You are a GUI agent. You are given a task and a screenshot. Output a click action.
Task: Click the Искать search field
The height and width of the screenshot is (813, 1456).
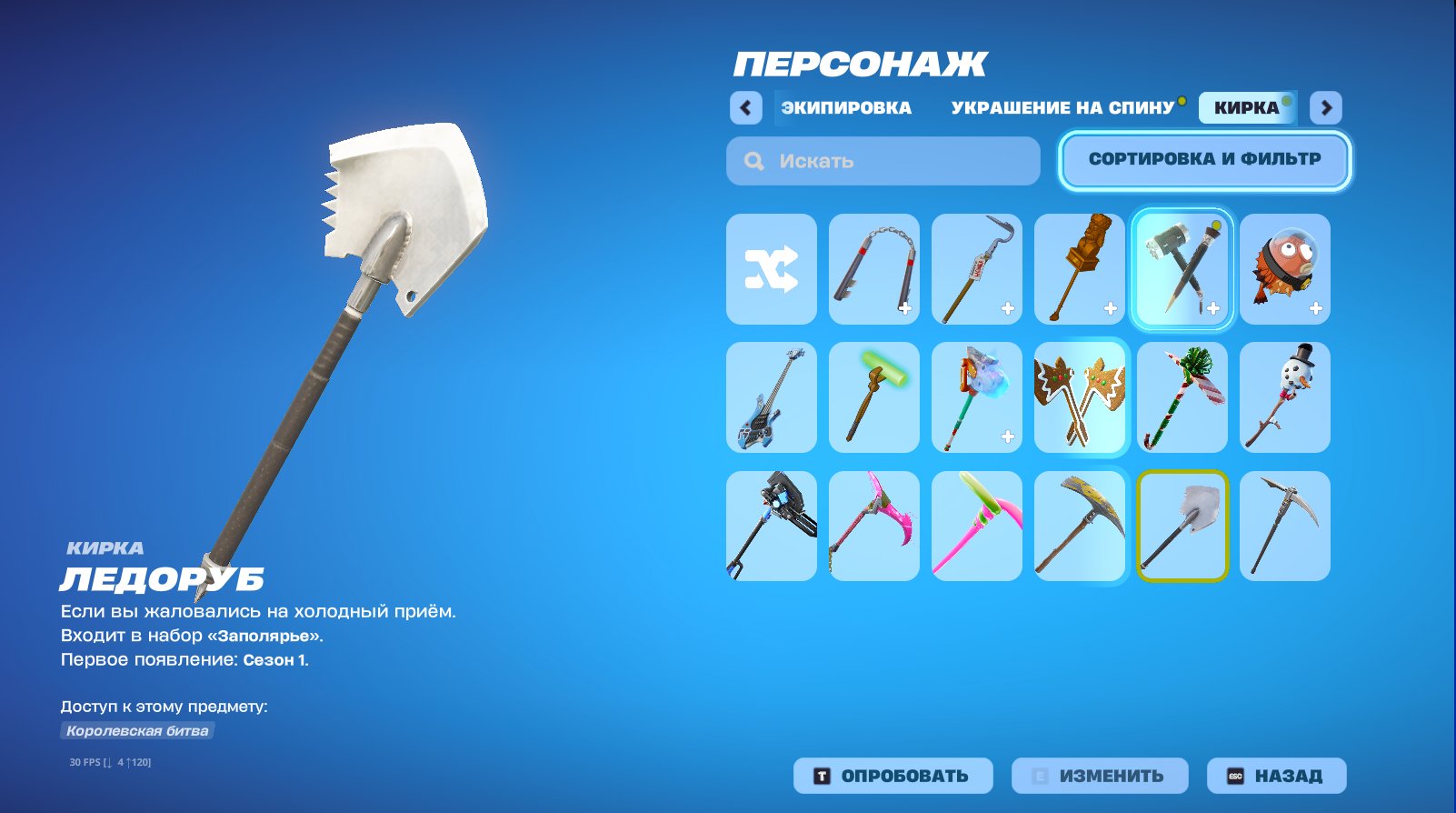(x=882, y=161)
